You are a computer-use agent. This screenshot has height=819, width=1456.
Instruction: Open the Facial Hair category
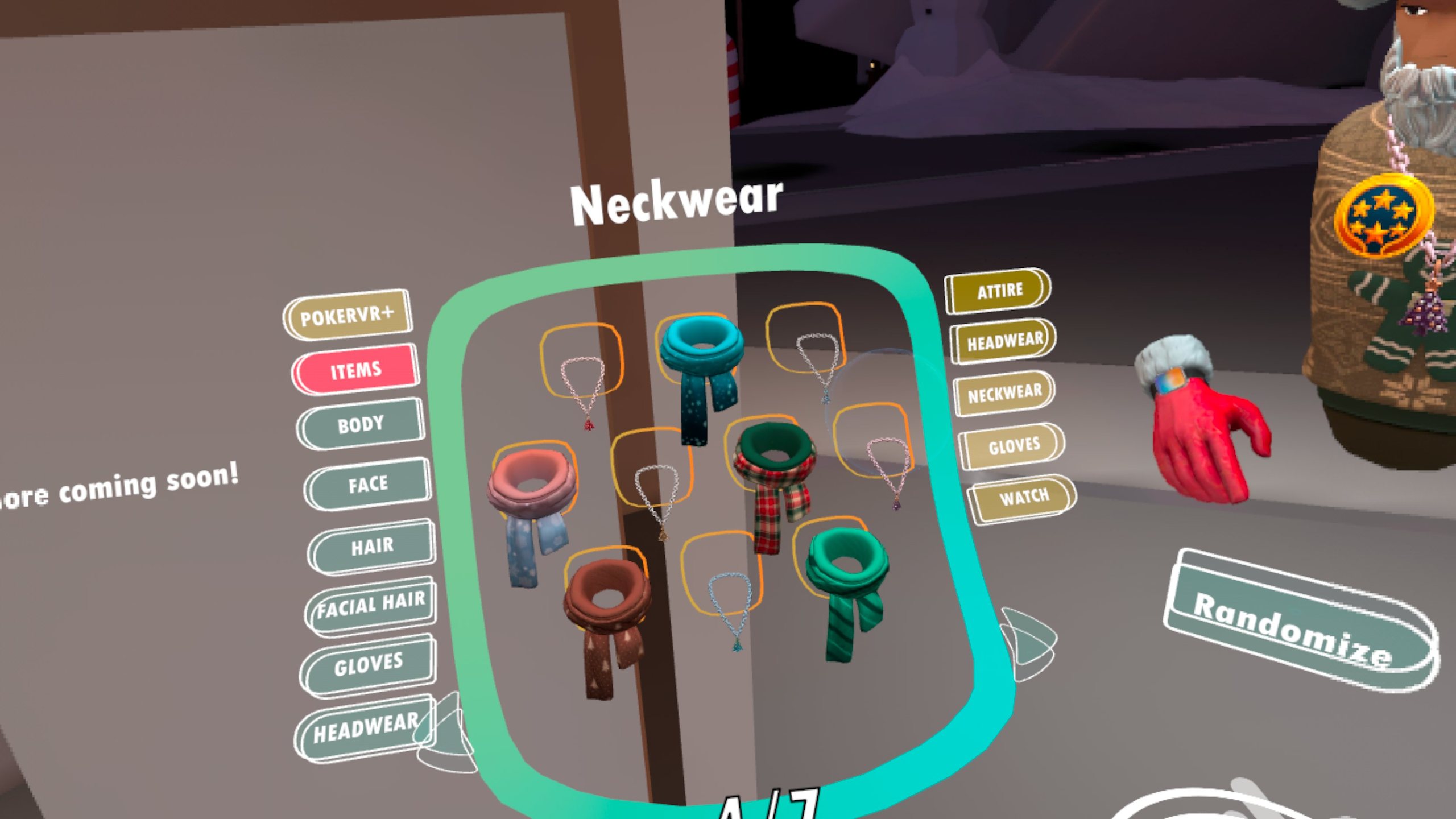click(371, 605)
